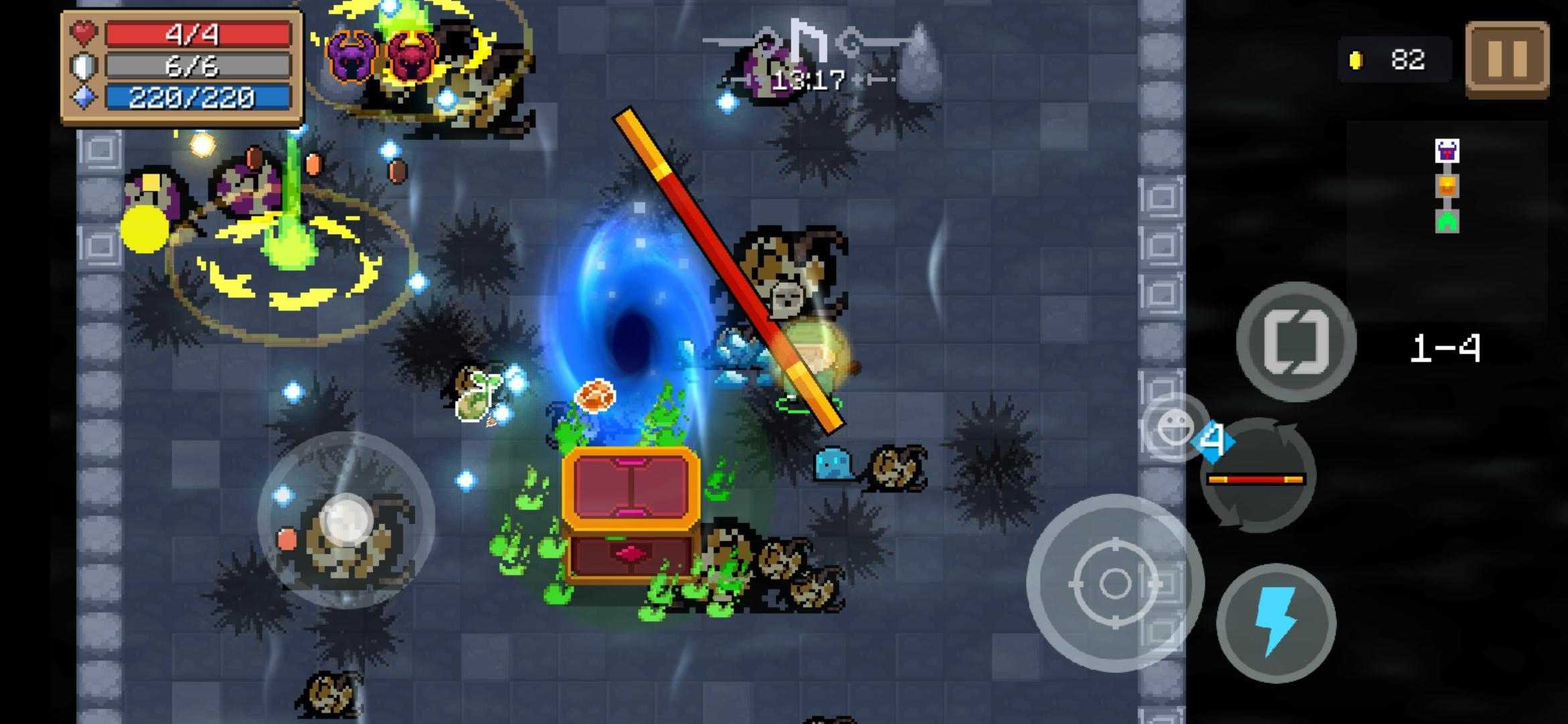Screen dimensions: 1568x724
Task: Open the smiley emote button
Action: tap(1174, 426)
